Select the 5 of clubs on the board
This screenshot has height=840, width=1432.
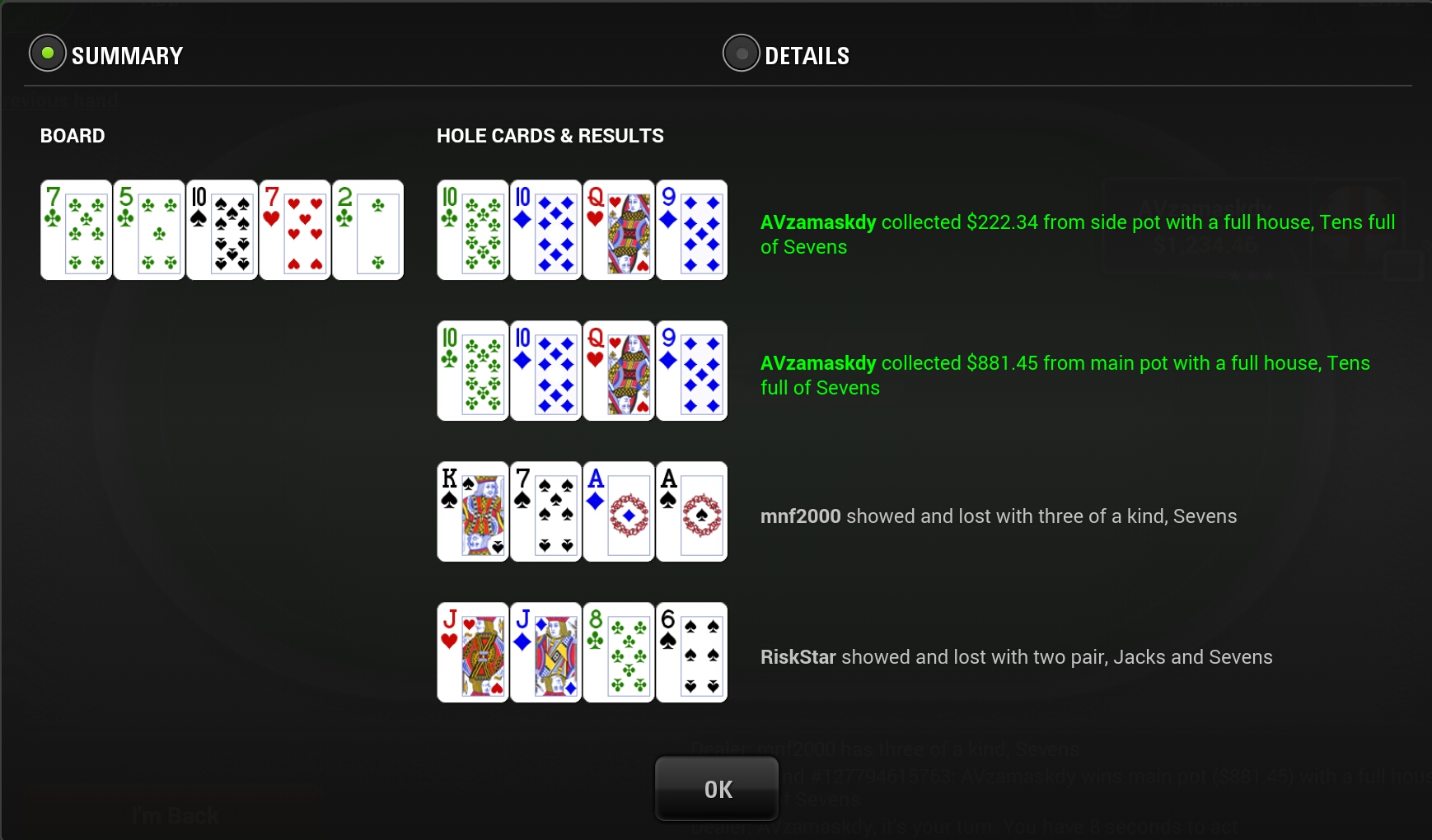(148, 229)
